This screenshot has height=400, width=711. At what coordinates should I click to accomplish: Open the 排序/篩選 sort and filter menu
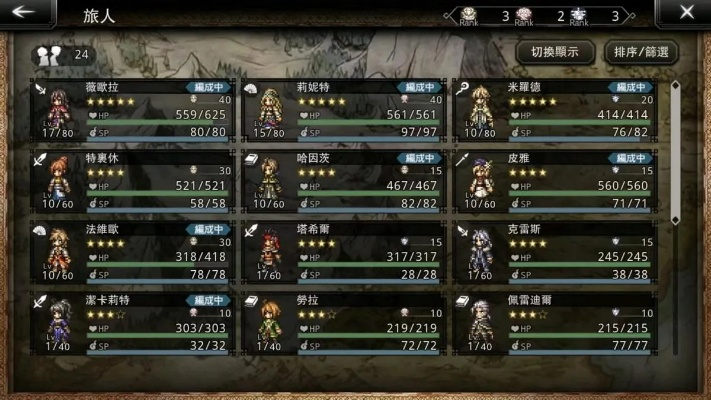(640, 52)
